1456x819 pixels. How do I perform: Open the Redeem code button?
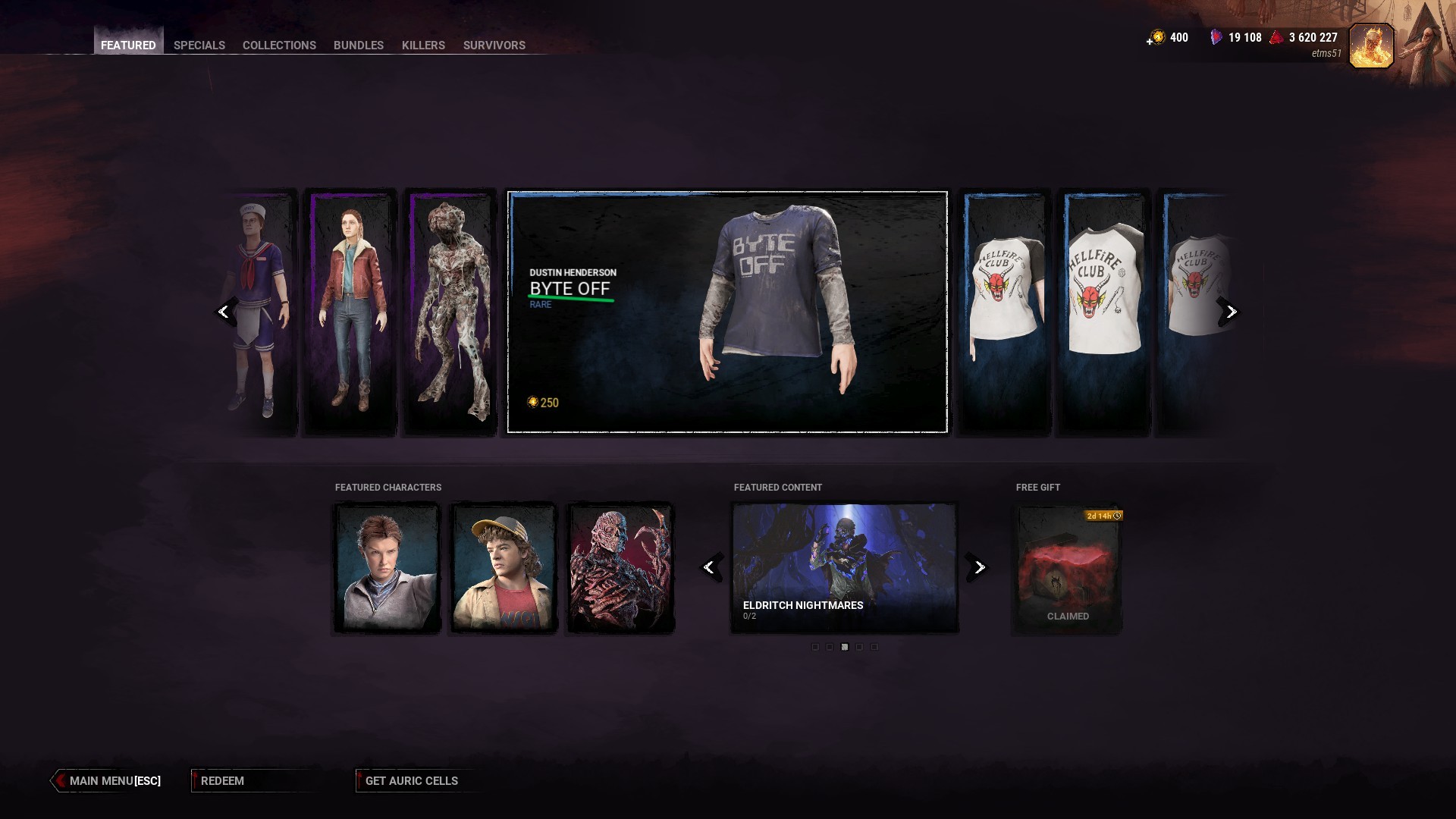click(x=223, y=781)
